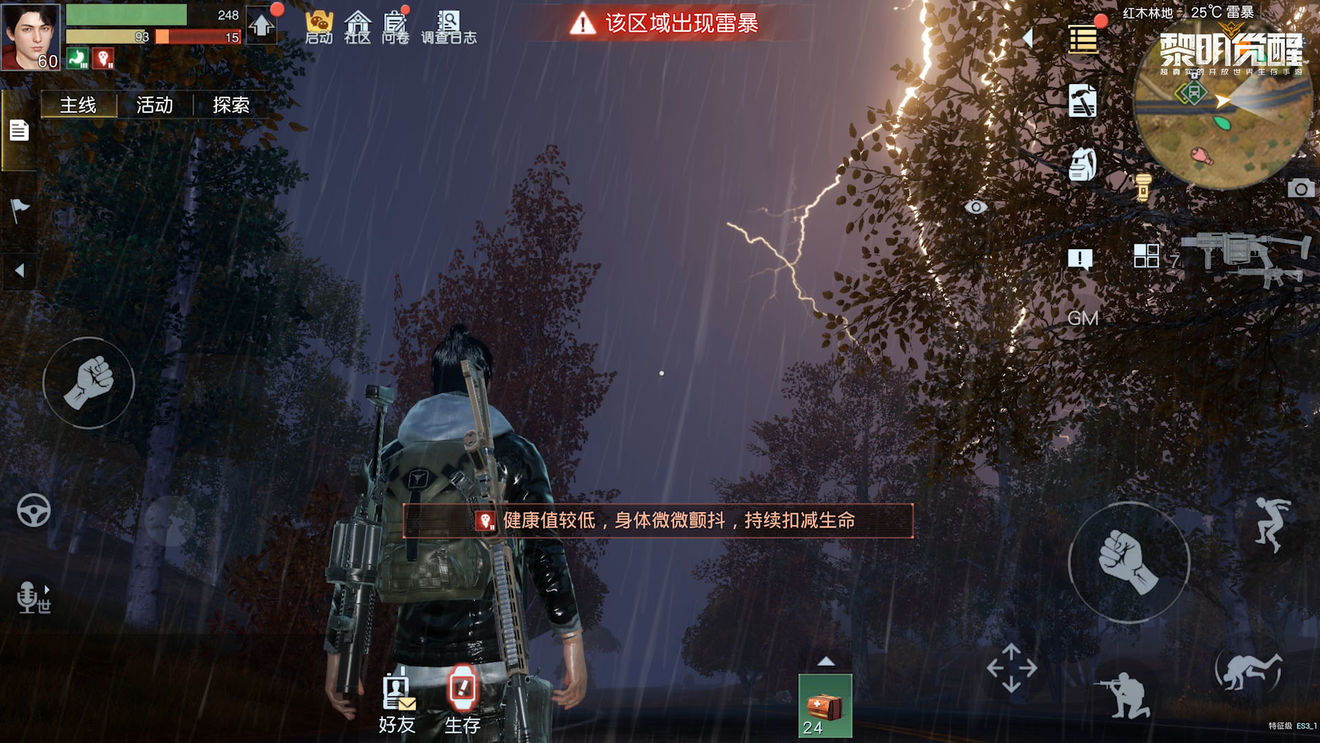Select the 主线 tab
This screenshot has width=1320, height=743.
80,103
